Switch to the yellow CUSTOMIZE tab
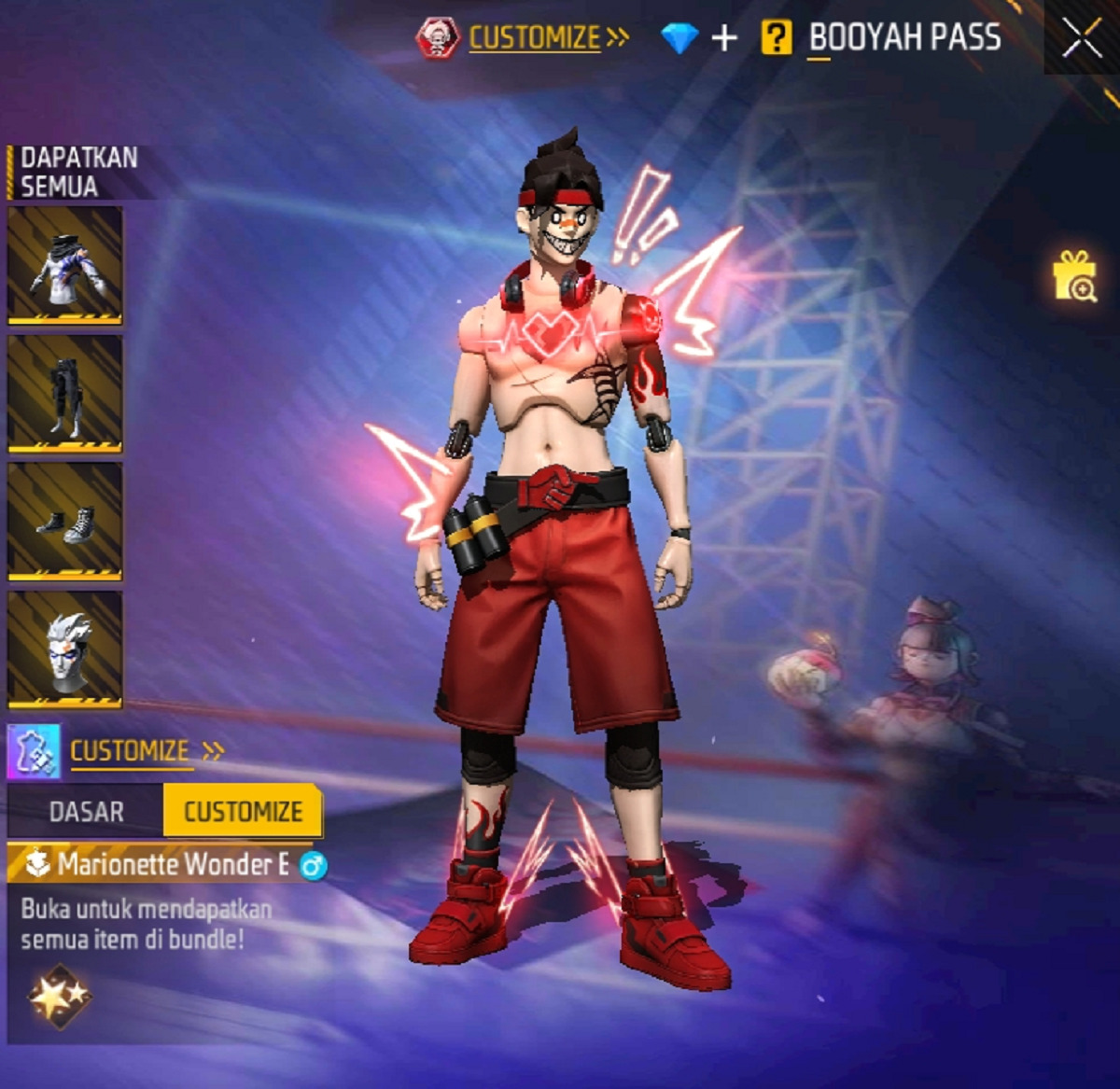 (243, 811)
